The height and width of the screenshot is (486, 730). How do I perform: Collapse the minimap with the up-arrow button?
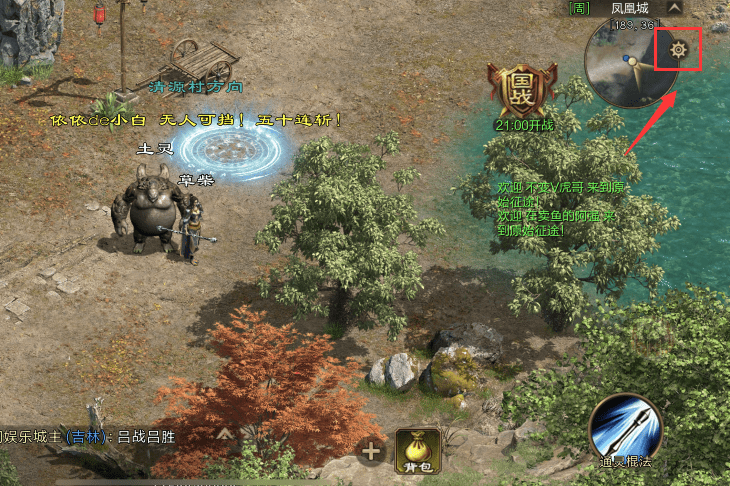pos(674,8)
